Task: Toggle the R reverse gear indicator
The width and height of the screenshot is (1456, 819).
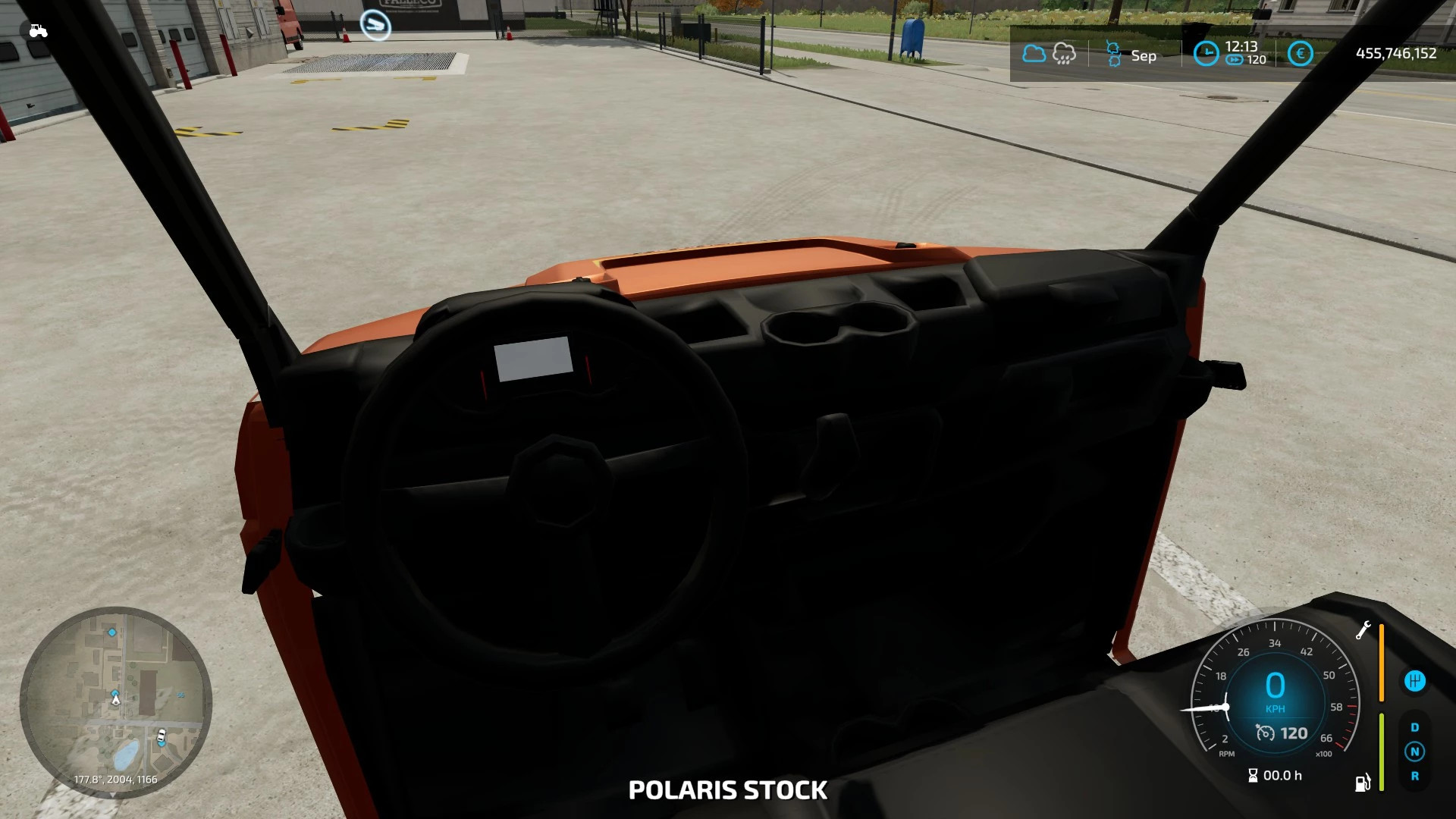Action: [x=1416, y=775]
